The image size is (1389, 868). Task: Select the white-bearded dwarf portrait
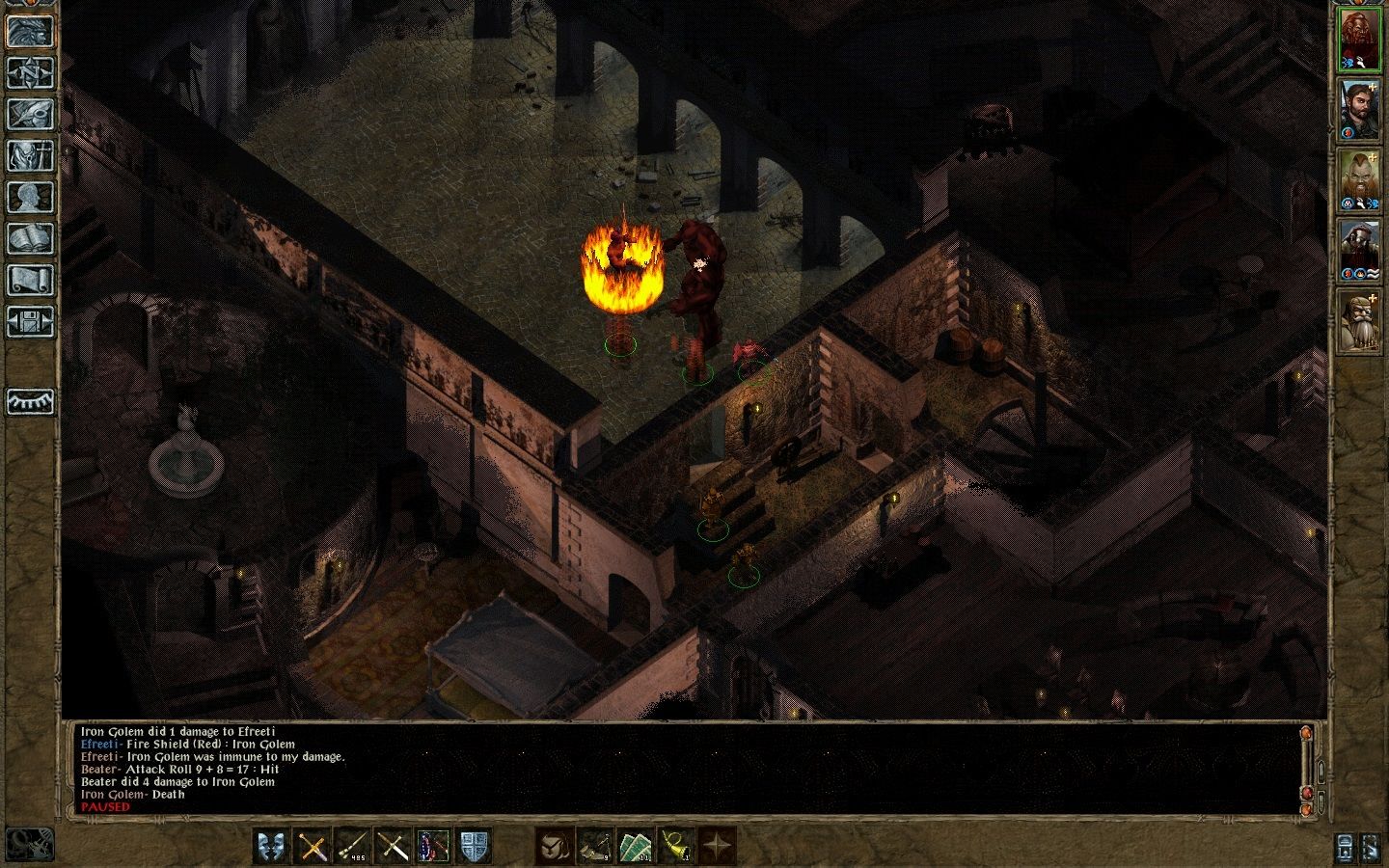pos(1360,322)
